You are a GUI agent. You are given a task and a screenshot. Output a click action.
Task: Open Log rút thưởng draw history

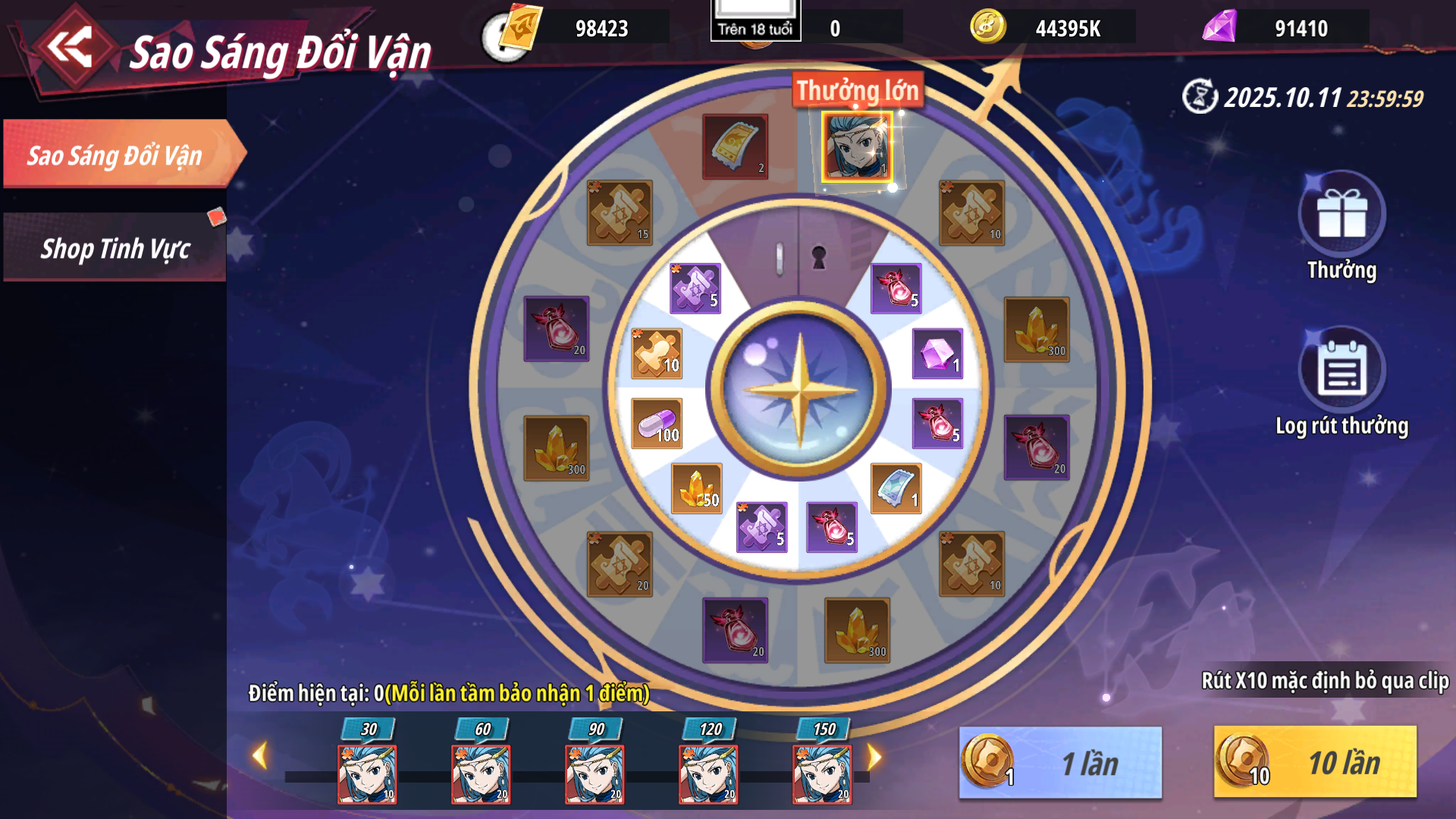(x=1341, y=371)
